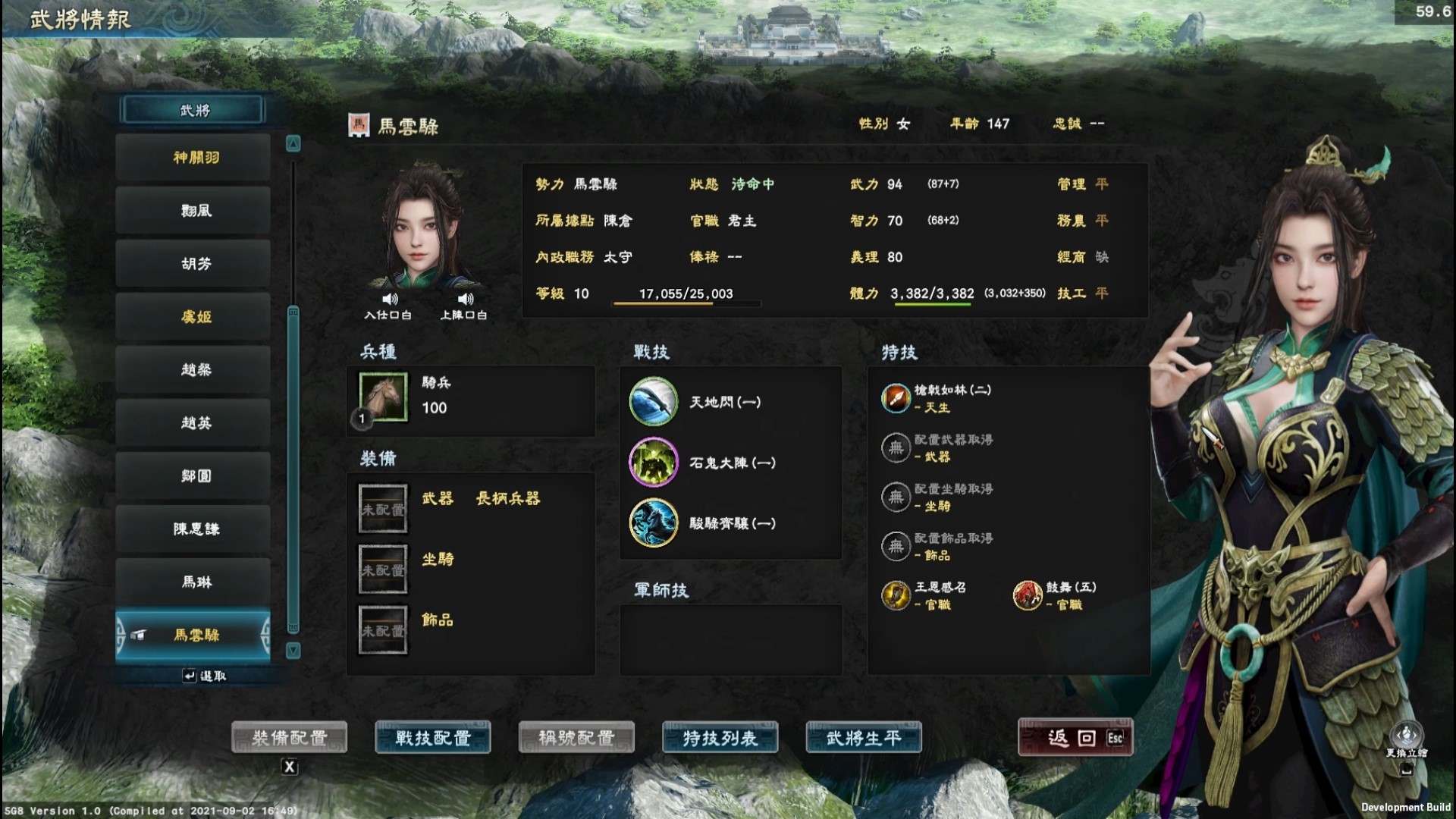
Task: Select the 駿騄齊驤 battle skill icon
Action: (653, 523)
